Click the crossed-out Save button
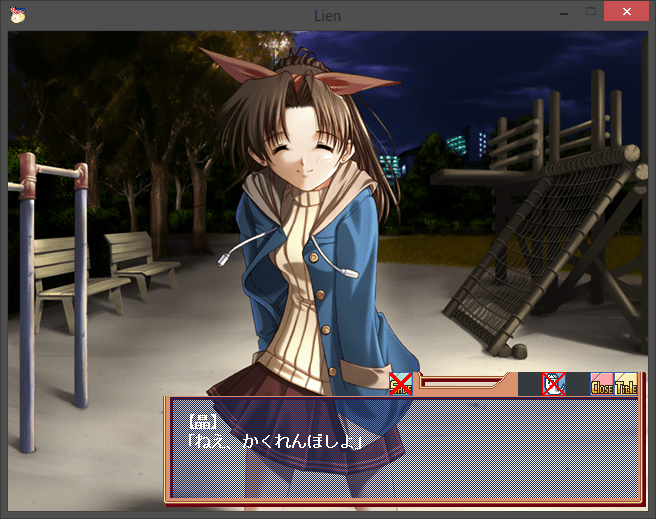 401,384
